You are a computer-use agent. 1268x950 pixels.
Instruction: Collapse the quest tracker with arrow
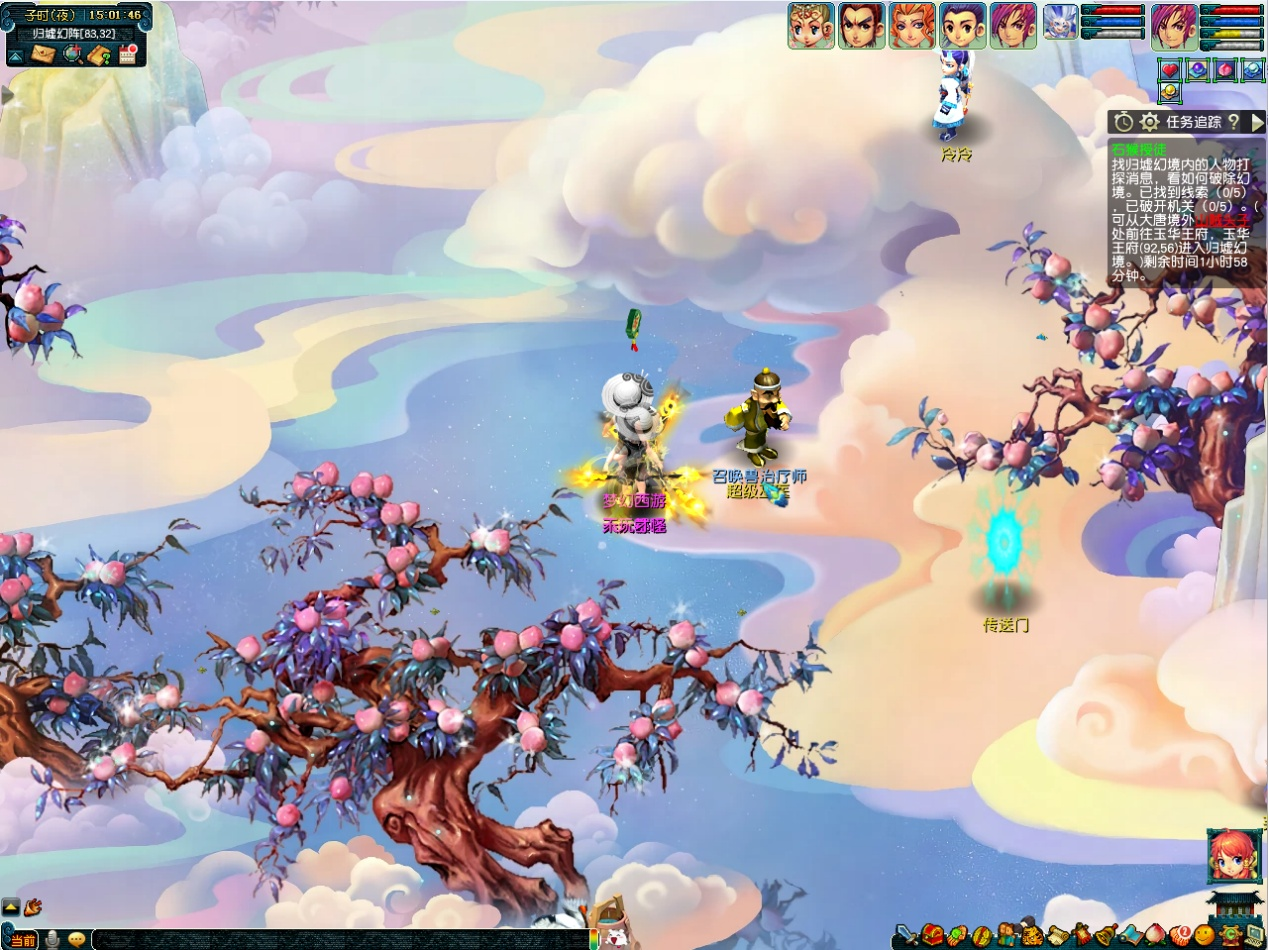click(x=1257, y=122)
